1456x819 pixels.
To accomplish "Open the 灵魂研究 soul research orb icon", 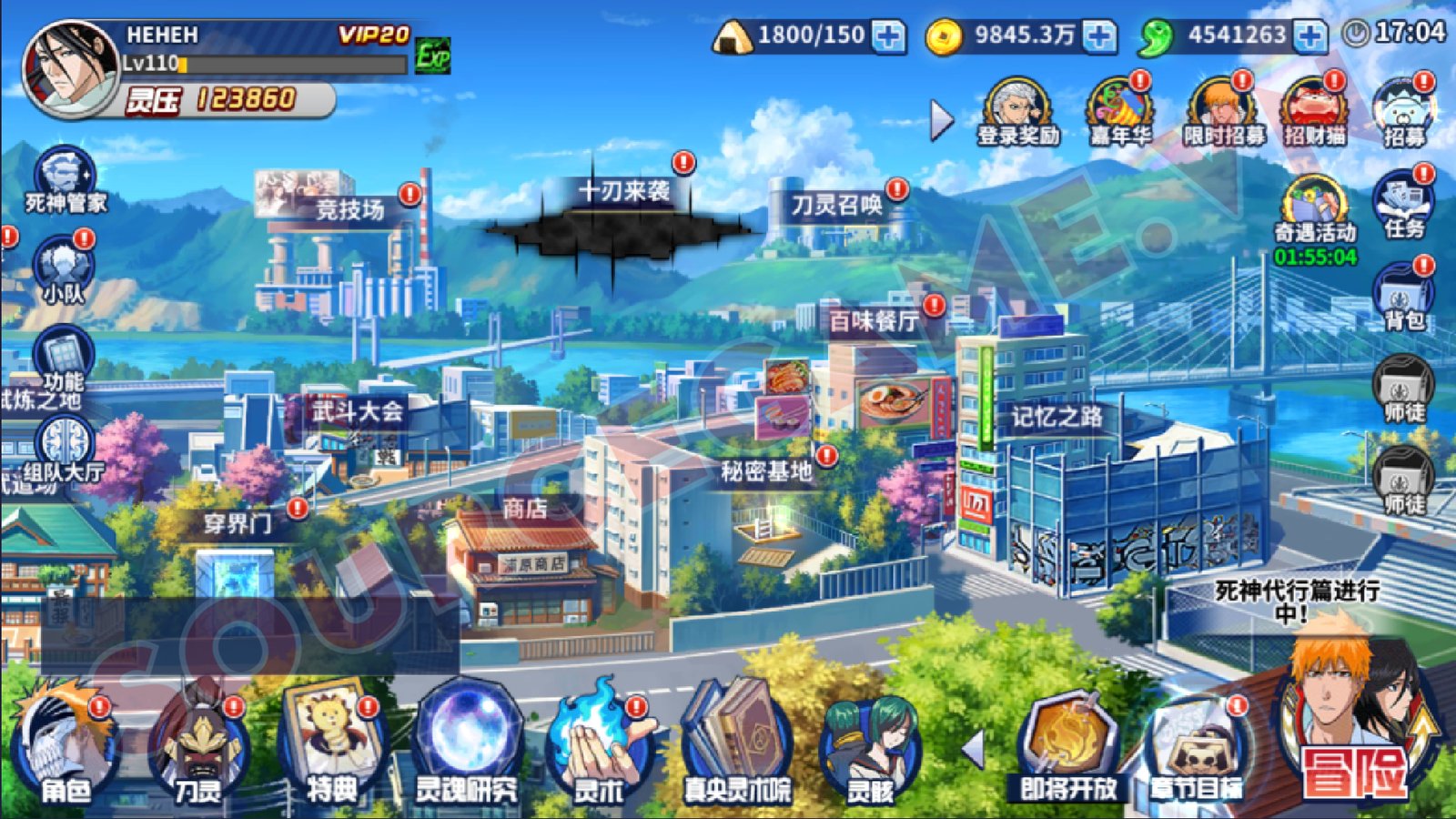I will pos(466,737).
